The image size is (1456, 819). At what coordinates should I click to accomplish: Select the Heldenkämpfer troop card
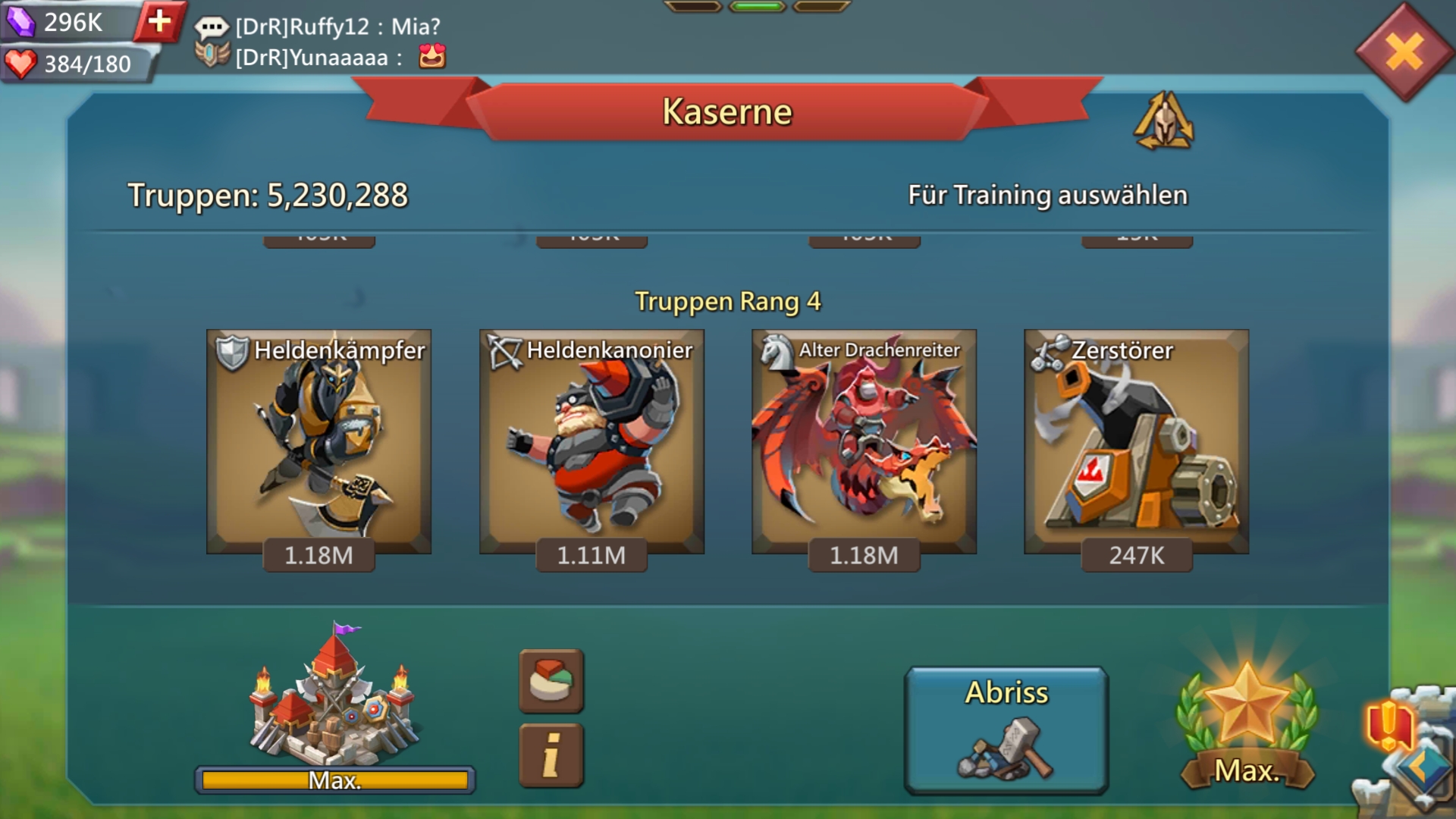(x=318, y=442)
